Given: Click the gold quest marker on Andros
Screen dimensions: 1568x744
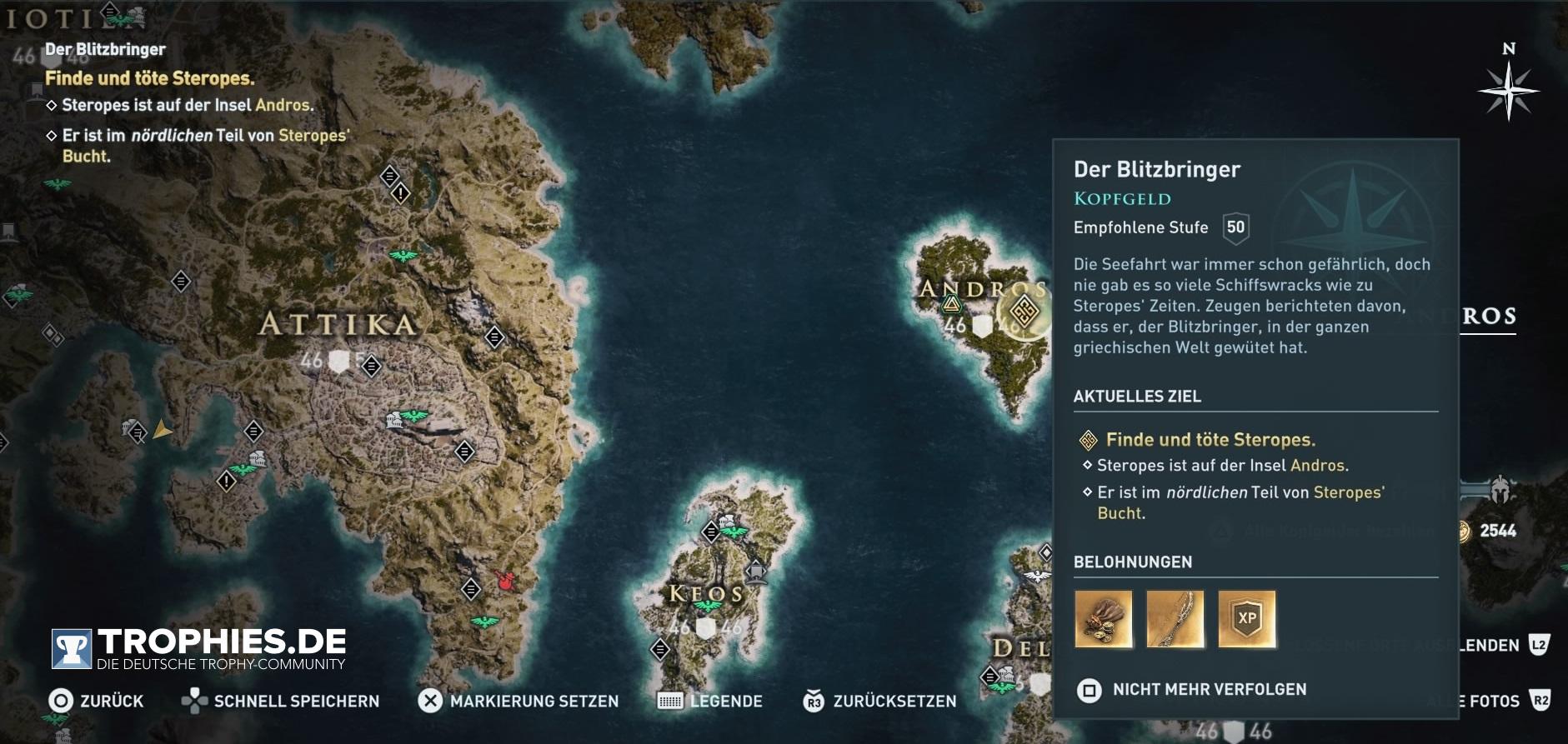Looking at the screenshot, I should pyautogui.click(x=1024, y=312).
